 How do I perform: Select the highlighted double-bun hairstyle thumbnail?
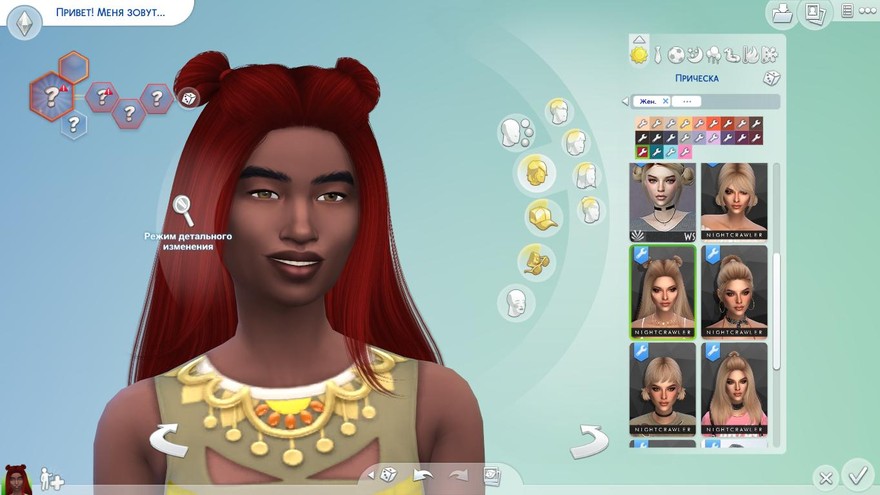pyautogui.click(x=662, y=290)
